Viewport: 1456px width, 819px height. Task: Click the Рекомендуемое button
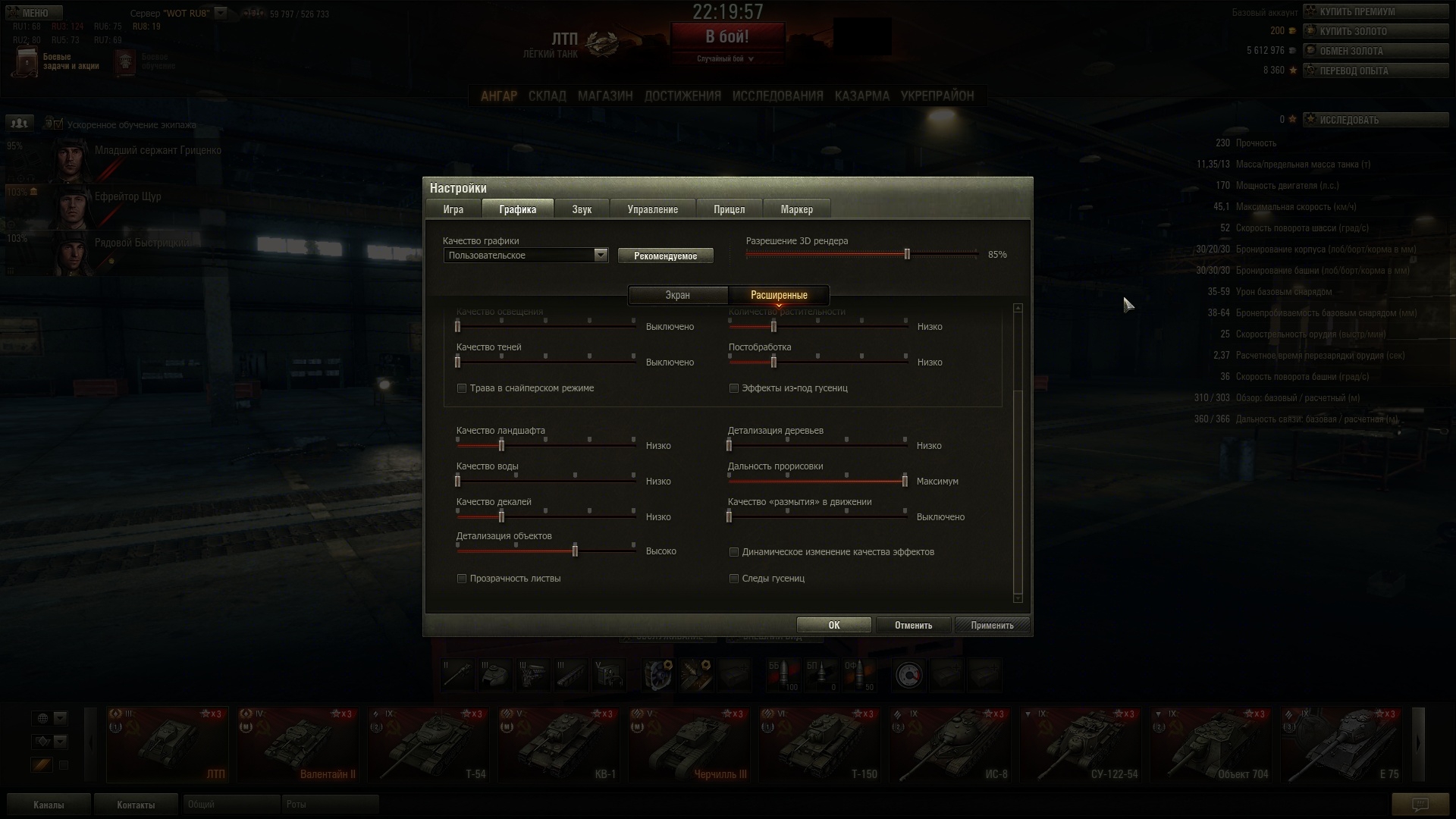point(665,256)
